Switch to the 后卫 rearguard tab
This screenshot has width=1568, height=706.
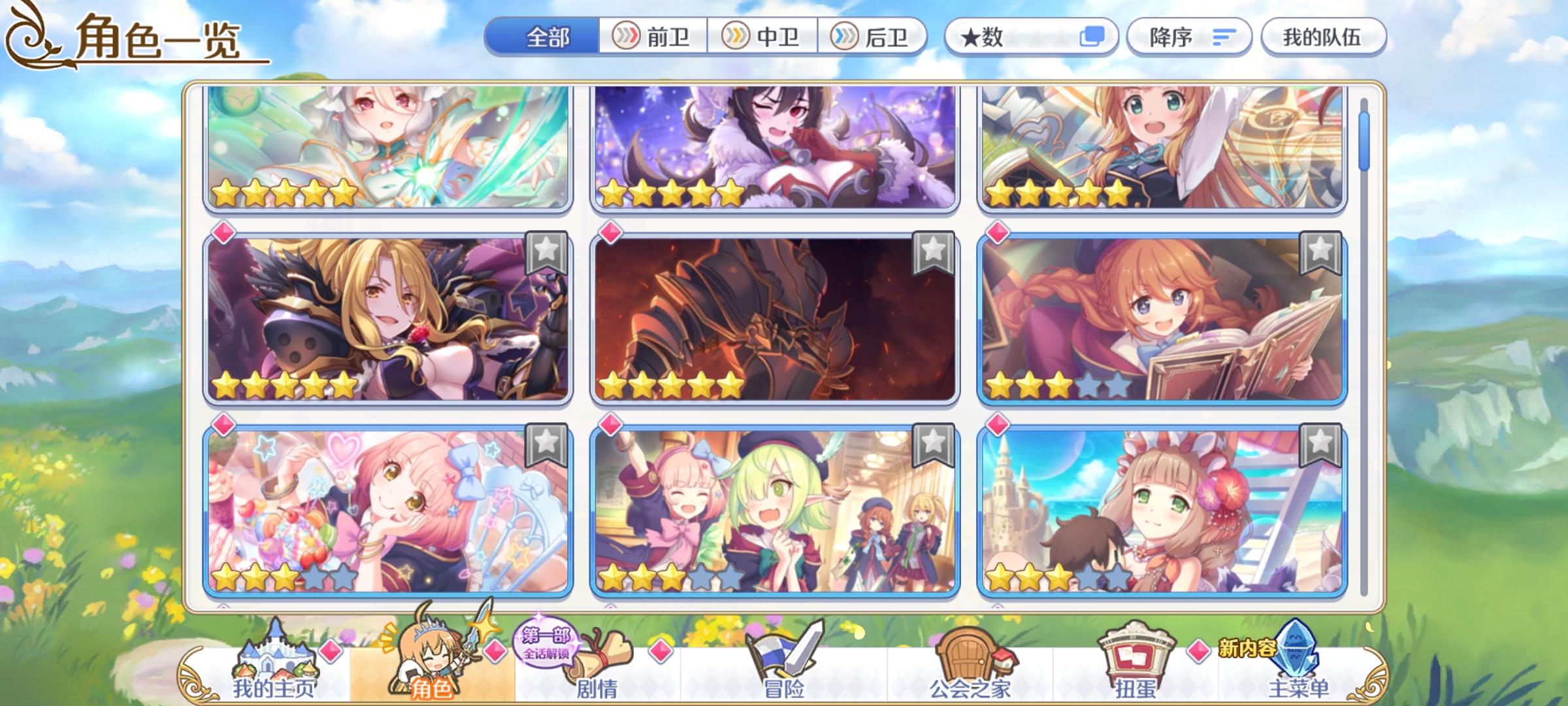pos(875,37)
